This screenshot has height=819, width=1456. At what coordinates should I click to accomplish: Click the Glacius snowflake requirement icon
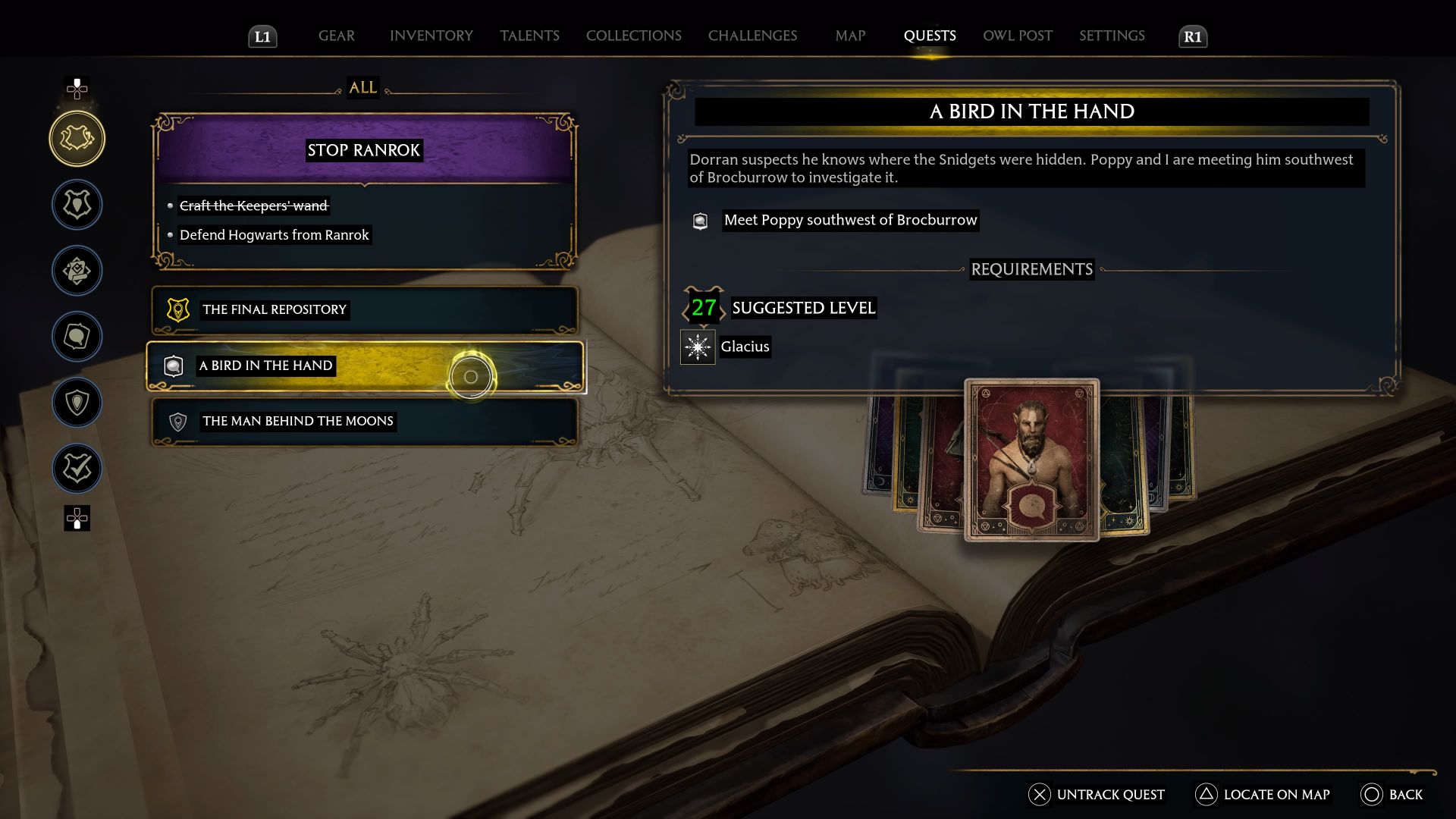coord(697,347)
